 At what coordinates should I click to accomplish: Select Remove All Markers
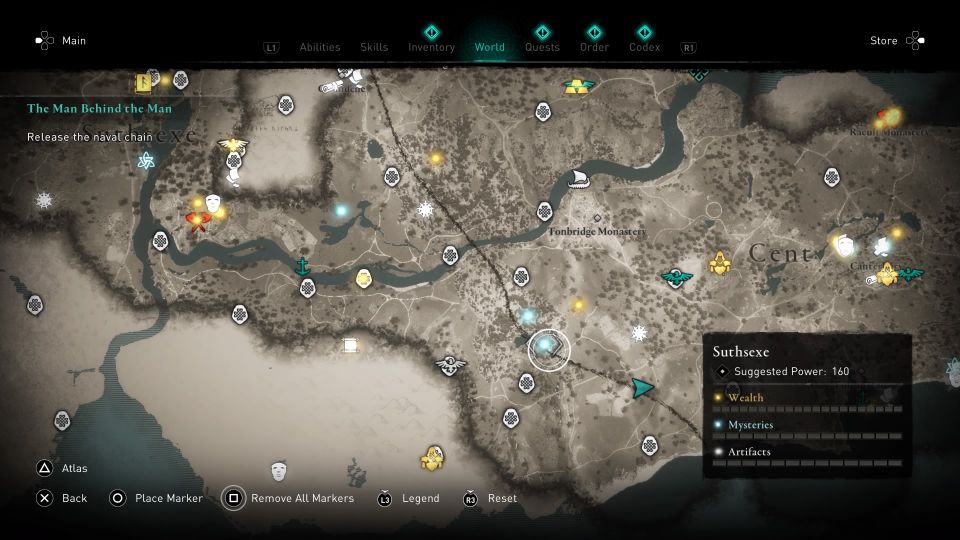(301, 498)
